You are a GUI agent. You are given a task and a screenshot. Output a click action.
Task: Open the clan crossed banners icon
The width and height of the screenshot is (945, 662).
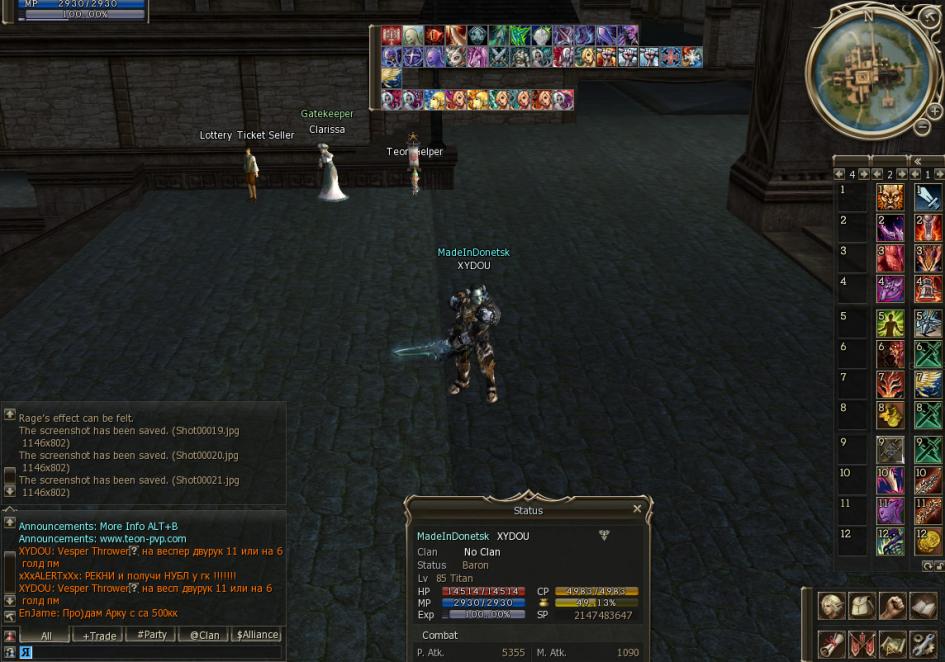click(x=861, y=644)
